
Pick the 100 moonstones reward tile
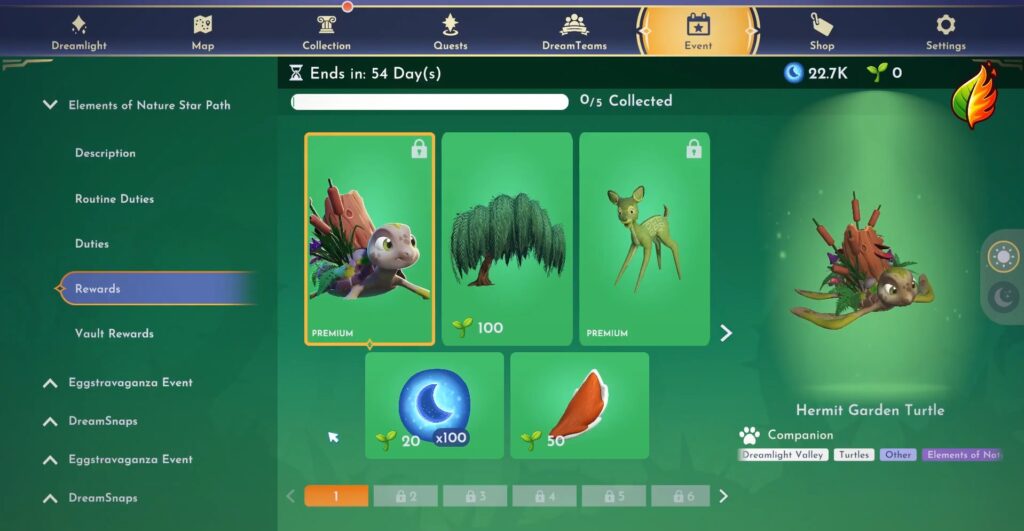(434, 405)
